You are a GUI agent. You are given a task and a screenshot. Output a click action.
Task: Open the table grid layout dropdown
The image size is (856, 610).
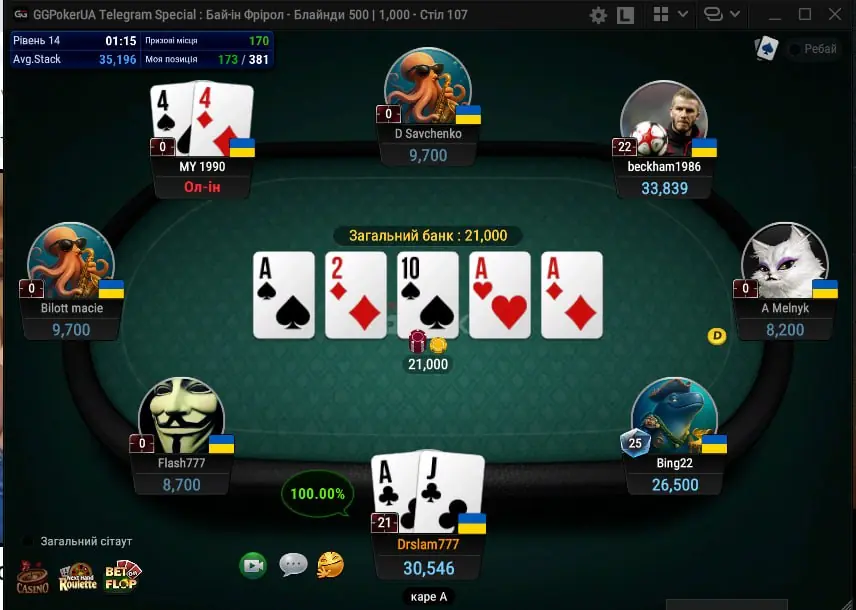[671, 15]
